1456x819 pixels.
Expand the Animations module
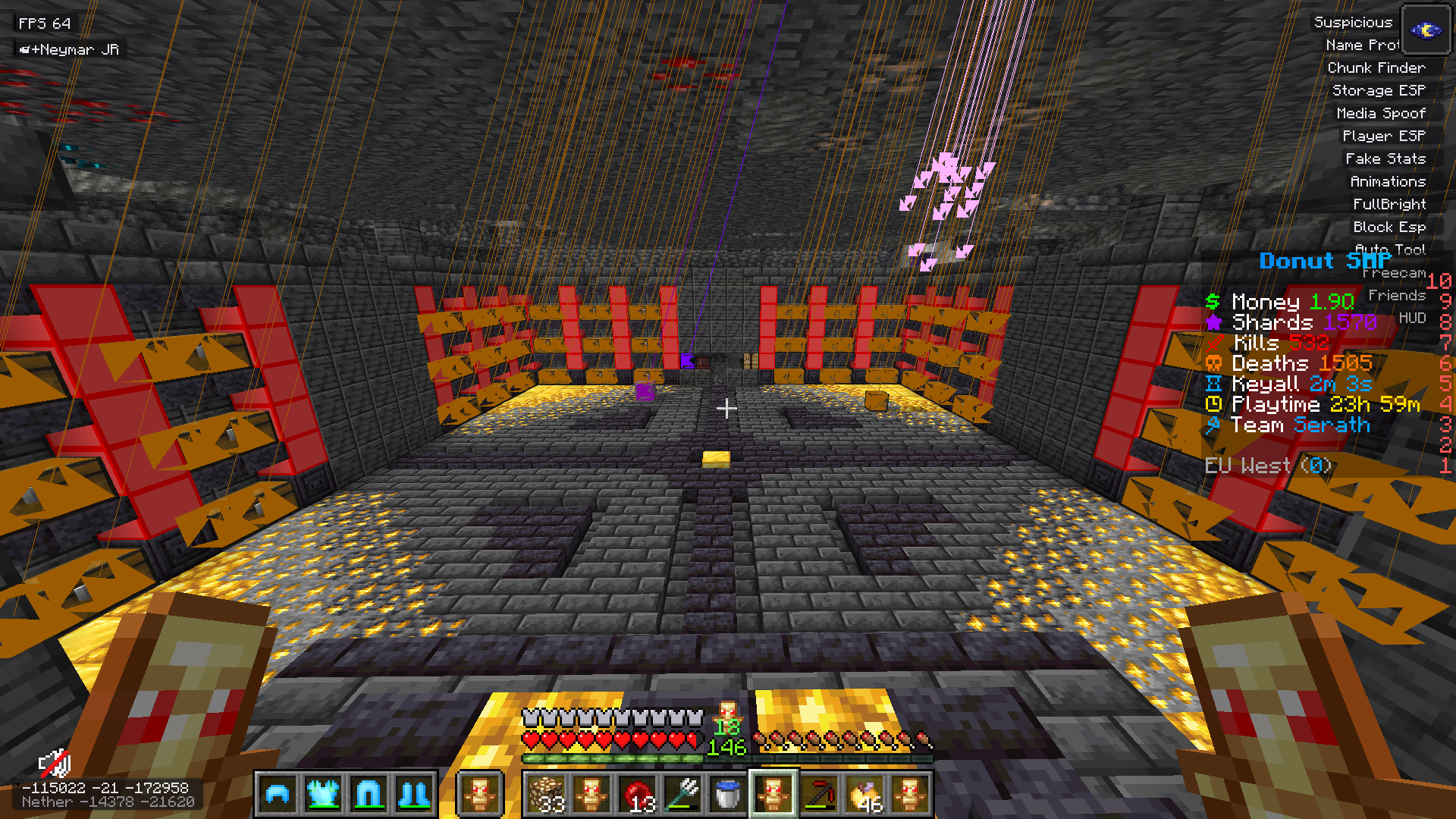1387,181
